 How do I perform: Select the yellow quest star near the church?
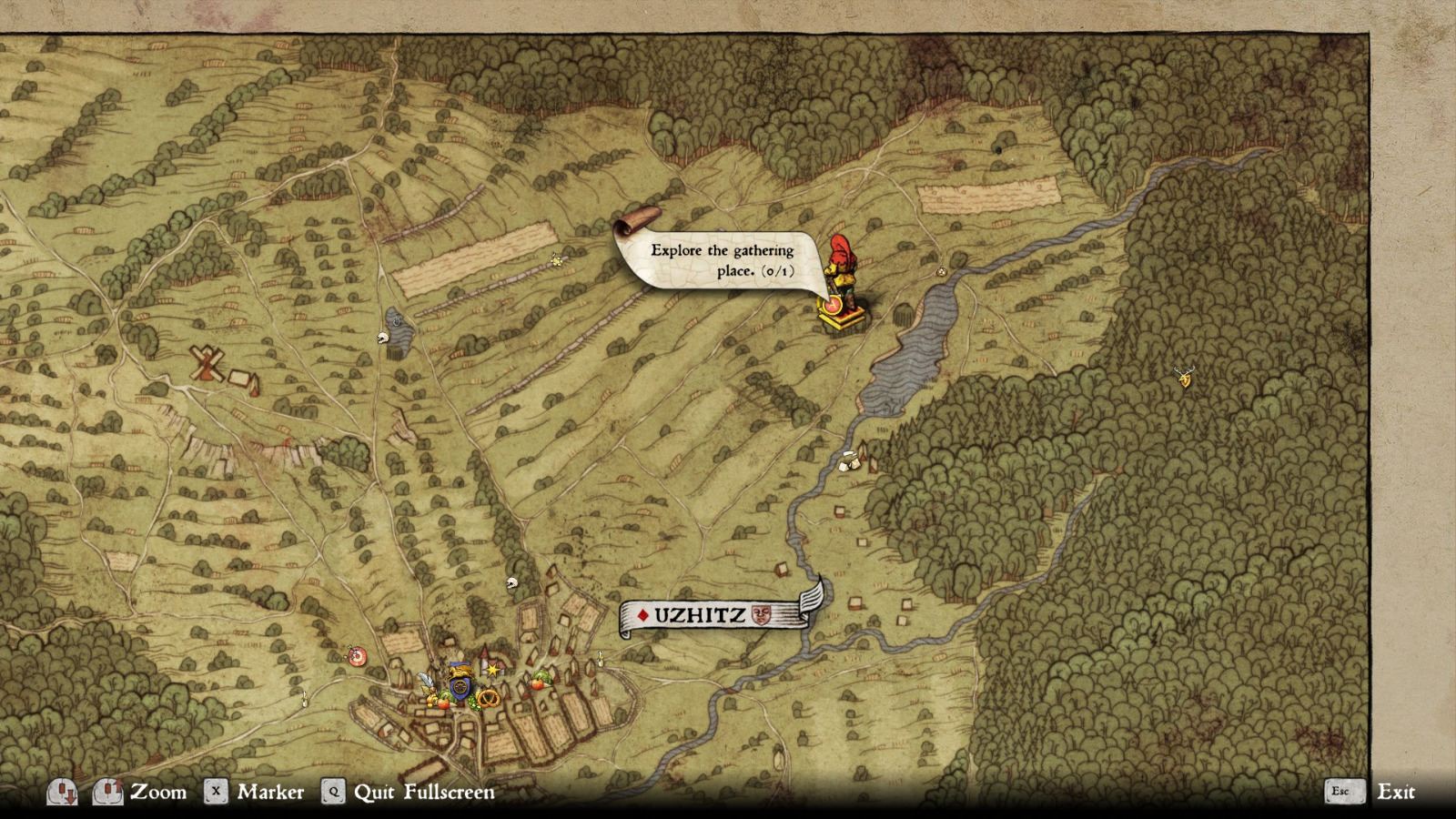[493, 670]
